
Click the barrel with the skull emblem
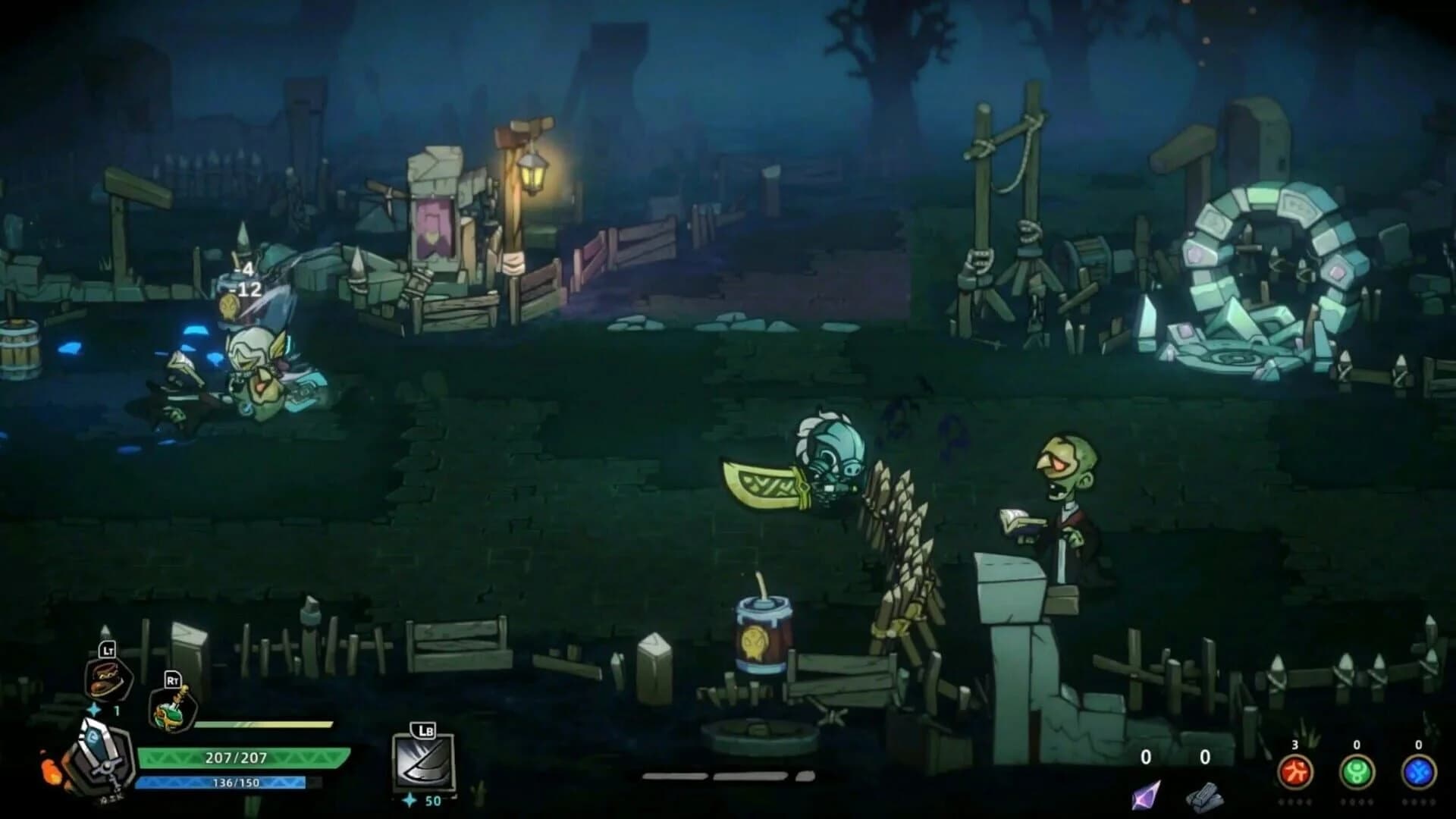click(762, 637)
